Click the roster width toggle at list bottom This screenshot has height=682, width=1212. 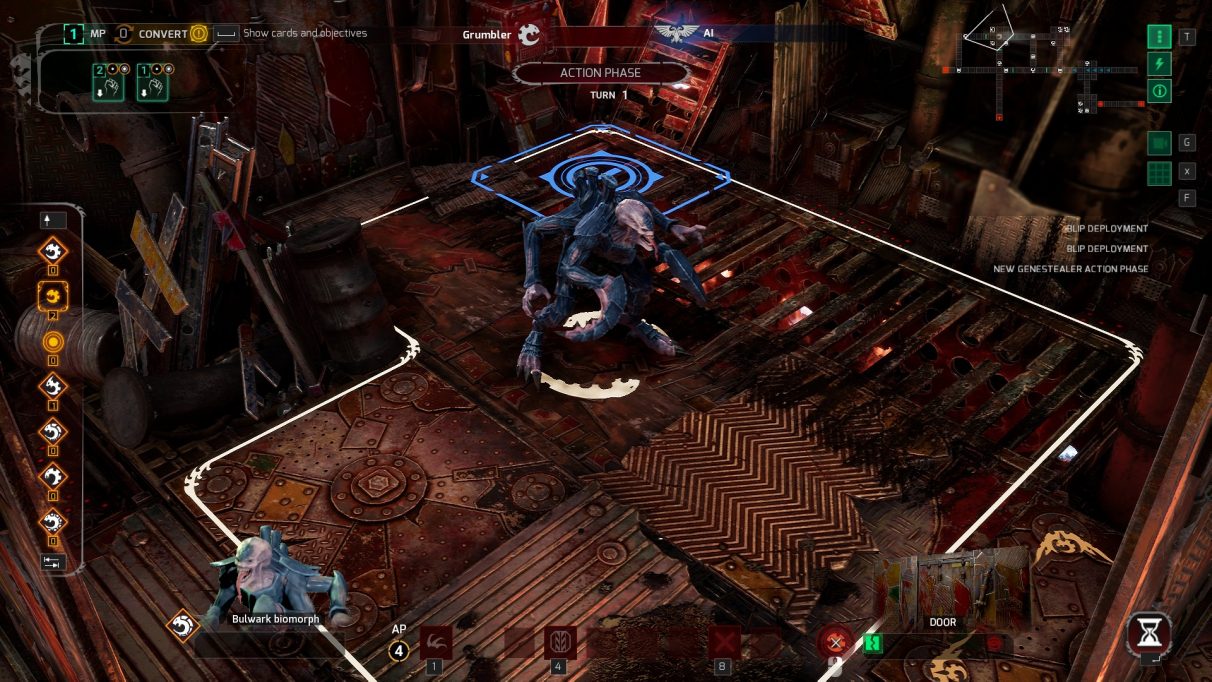52,562
